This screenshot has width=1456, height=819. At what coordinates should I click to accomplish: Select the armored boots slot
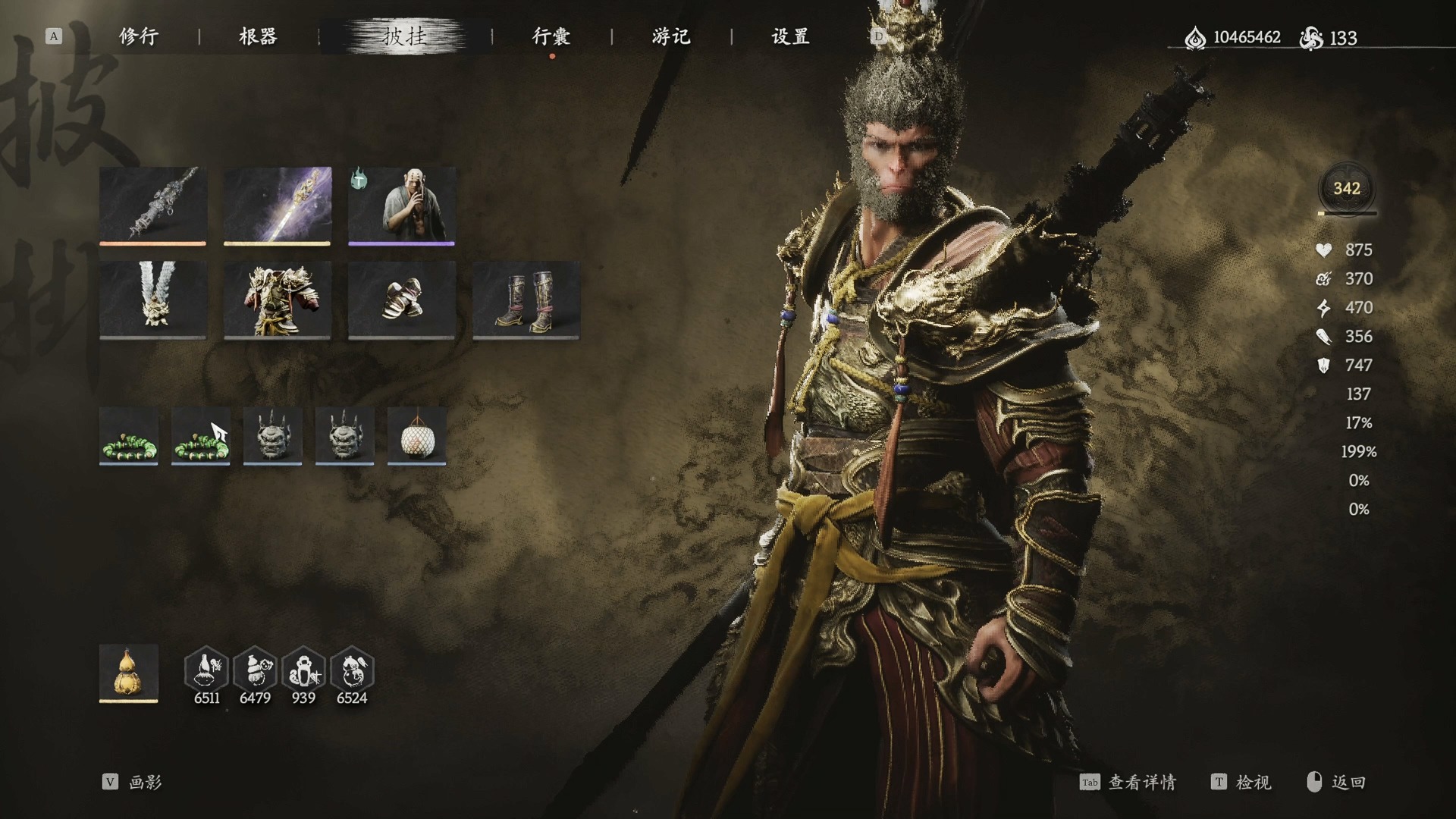click(526, 300)
